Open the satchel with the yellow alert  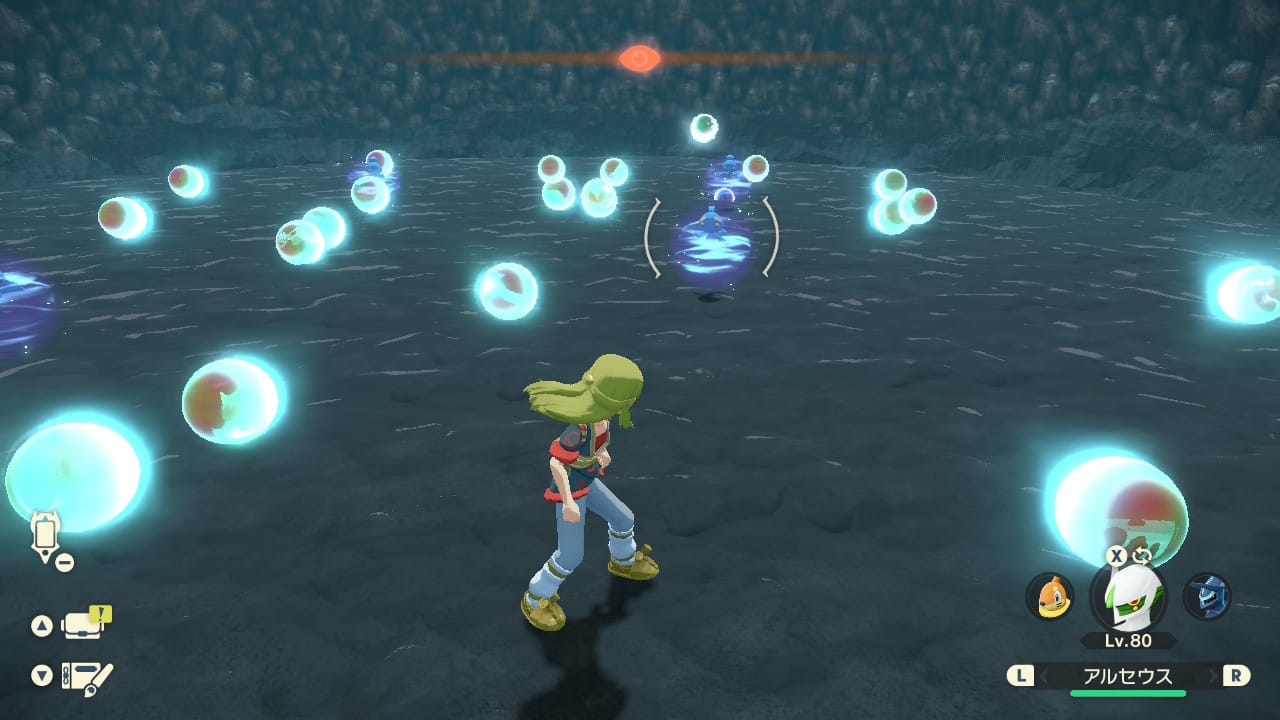(x=86, y=625)
